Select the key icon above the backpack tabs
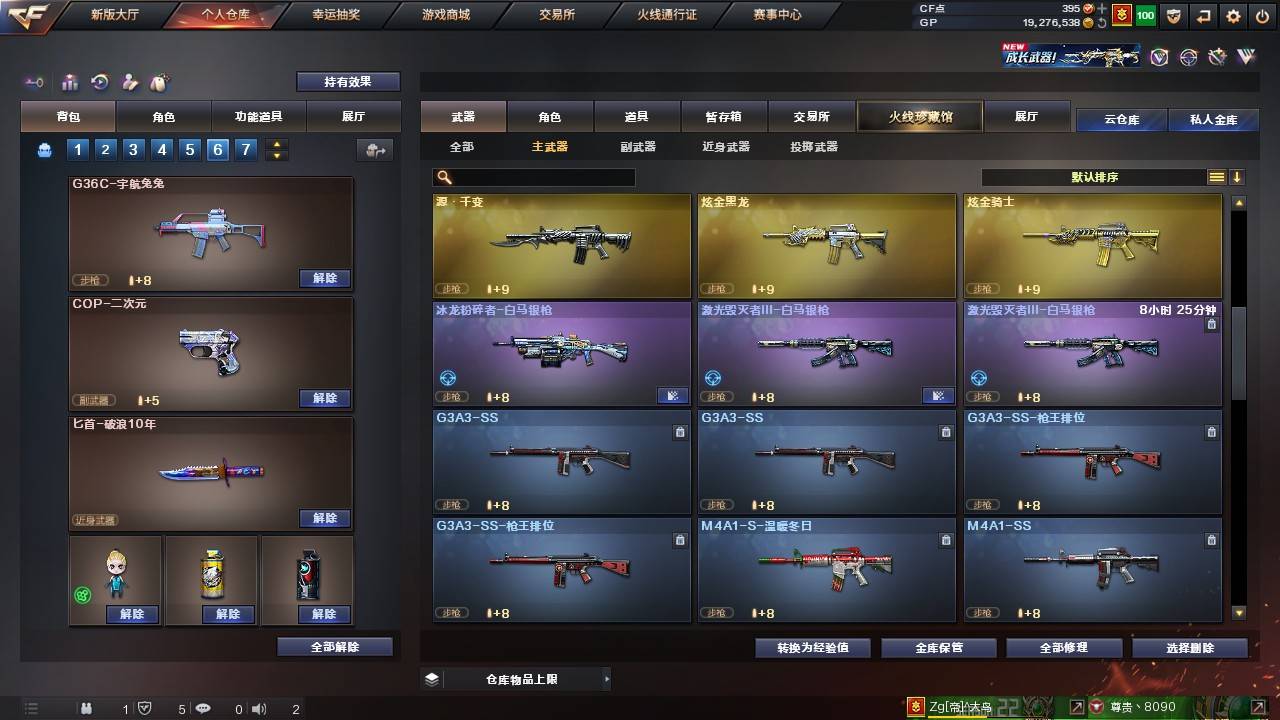The image size is (1280, 720). [35, 82]
